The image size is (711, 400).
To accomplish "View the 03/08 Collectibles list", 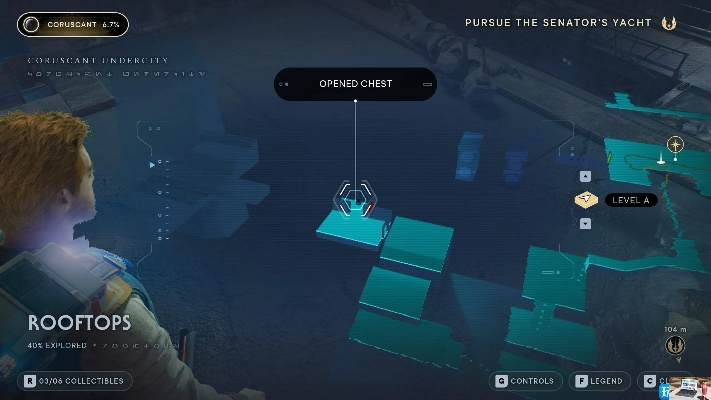I will coord(75,381).
